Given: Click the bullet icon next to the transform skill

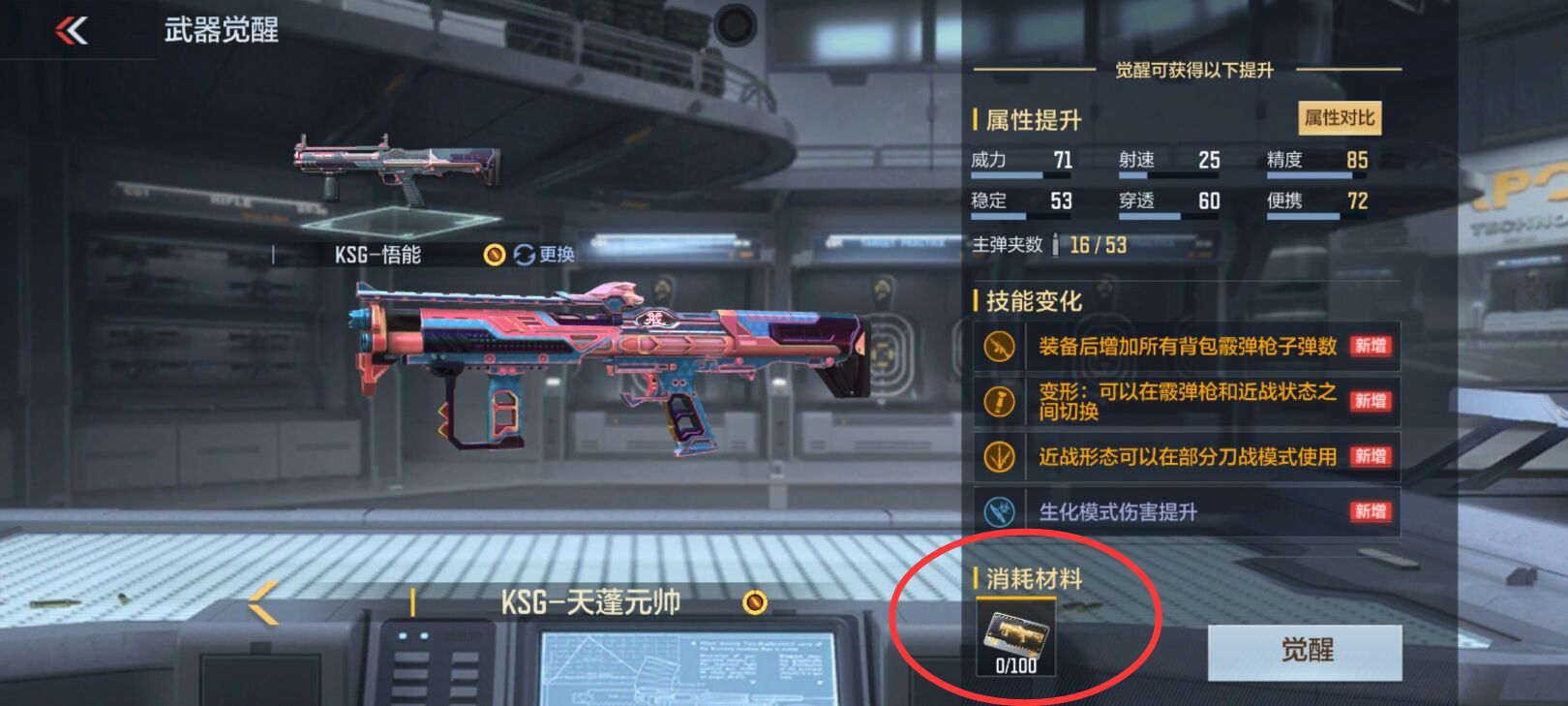Looking at the screenshot, I should pos(1000,402).
